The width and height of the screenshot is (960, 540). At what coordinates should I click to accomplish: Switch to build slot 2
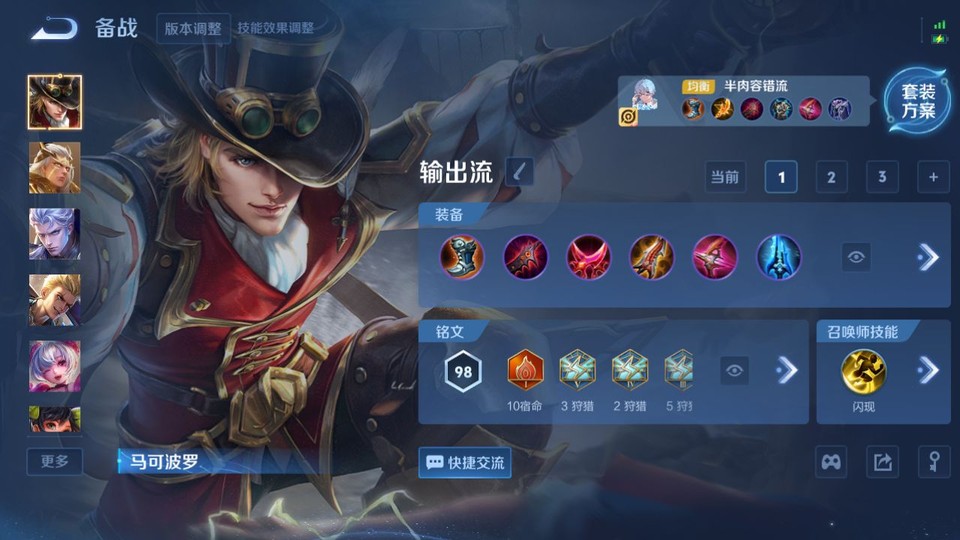(x=831, y=177)
